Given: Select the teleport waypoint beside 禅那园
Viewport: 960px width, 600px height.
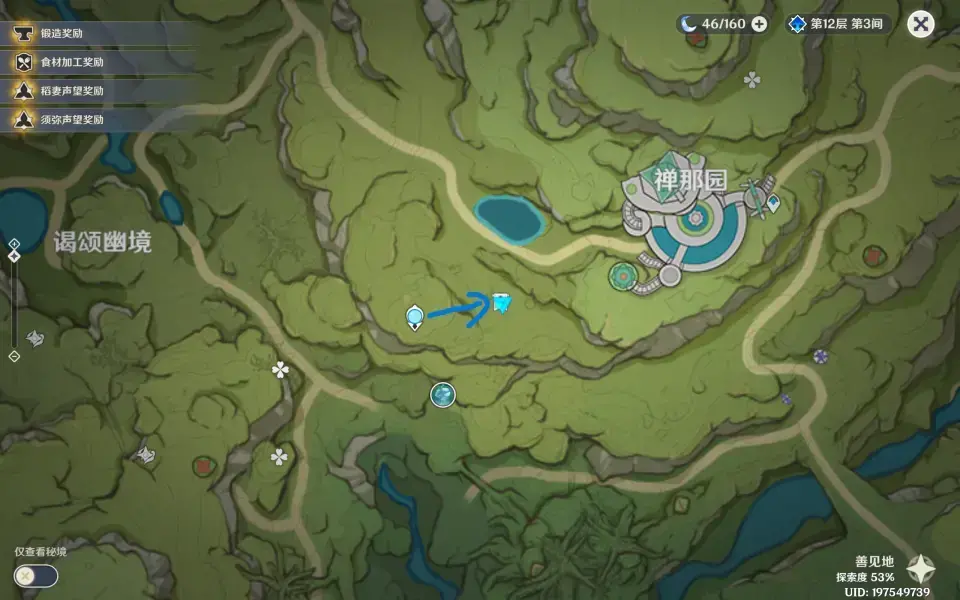Looking at the screenshot, I should tap(773, 204).
